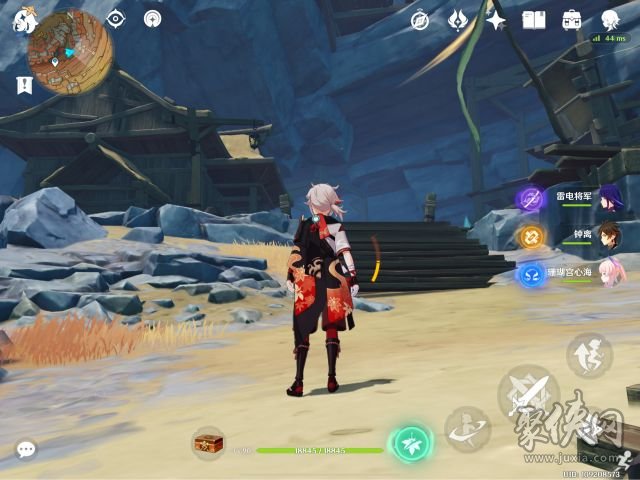
Task: Open the adventurer handbook book icon
Action: click(533, 20)
